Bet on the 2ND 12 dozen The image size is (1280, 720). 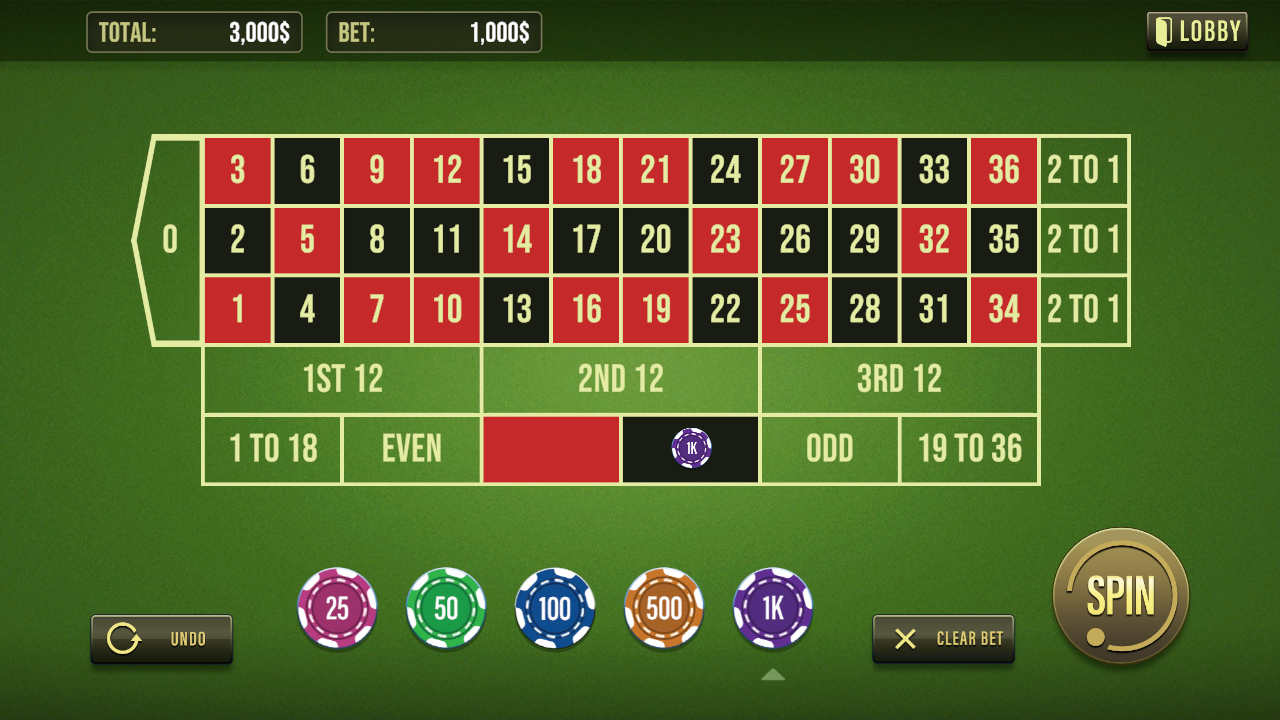(621, 379)
